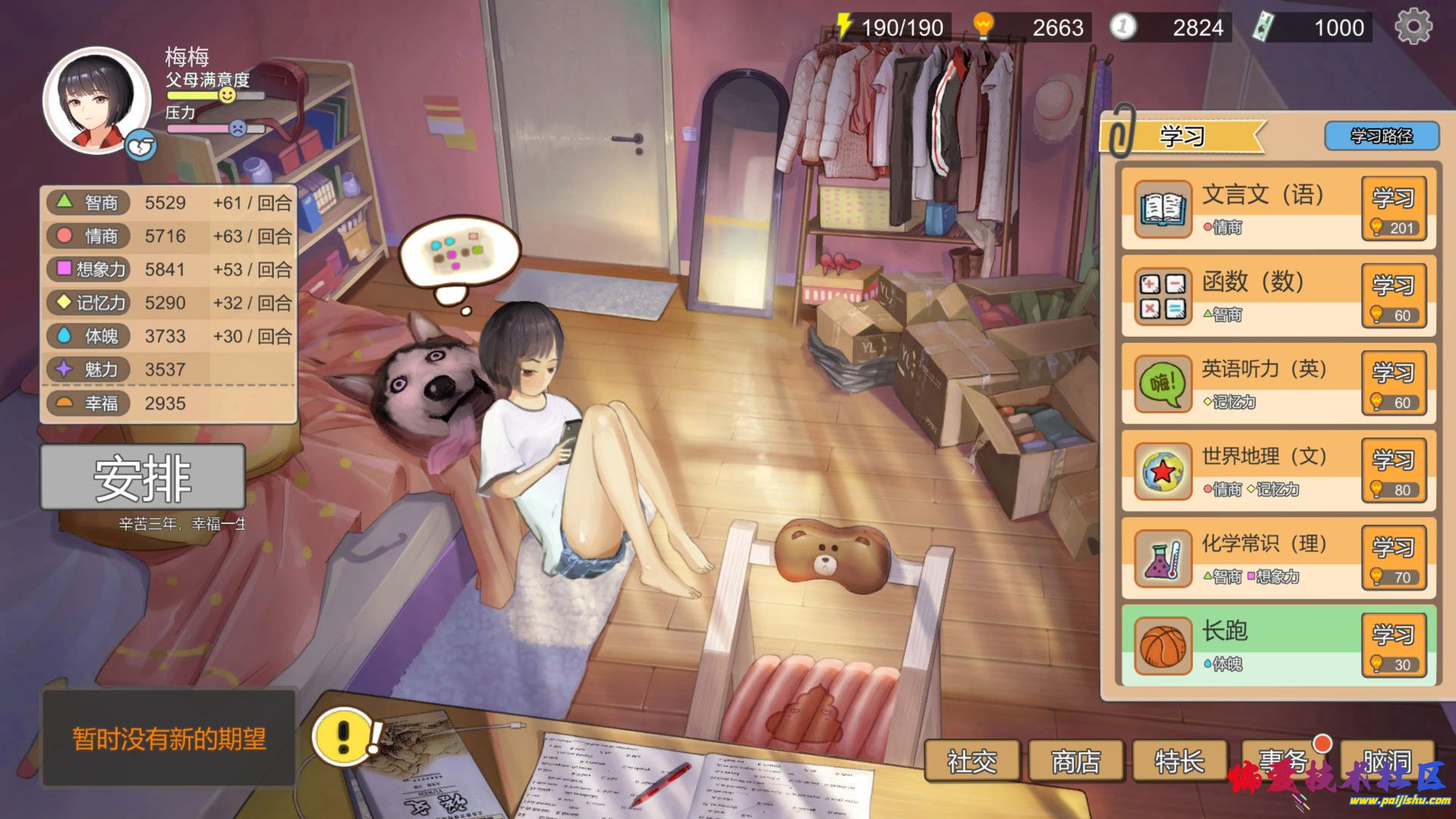Study the 函数 math course
Screen dimensions: 1456x819
coord(1393,296)
